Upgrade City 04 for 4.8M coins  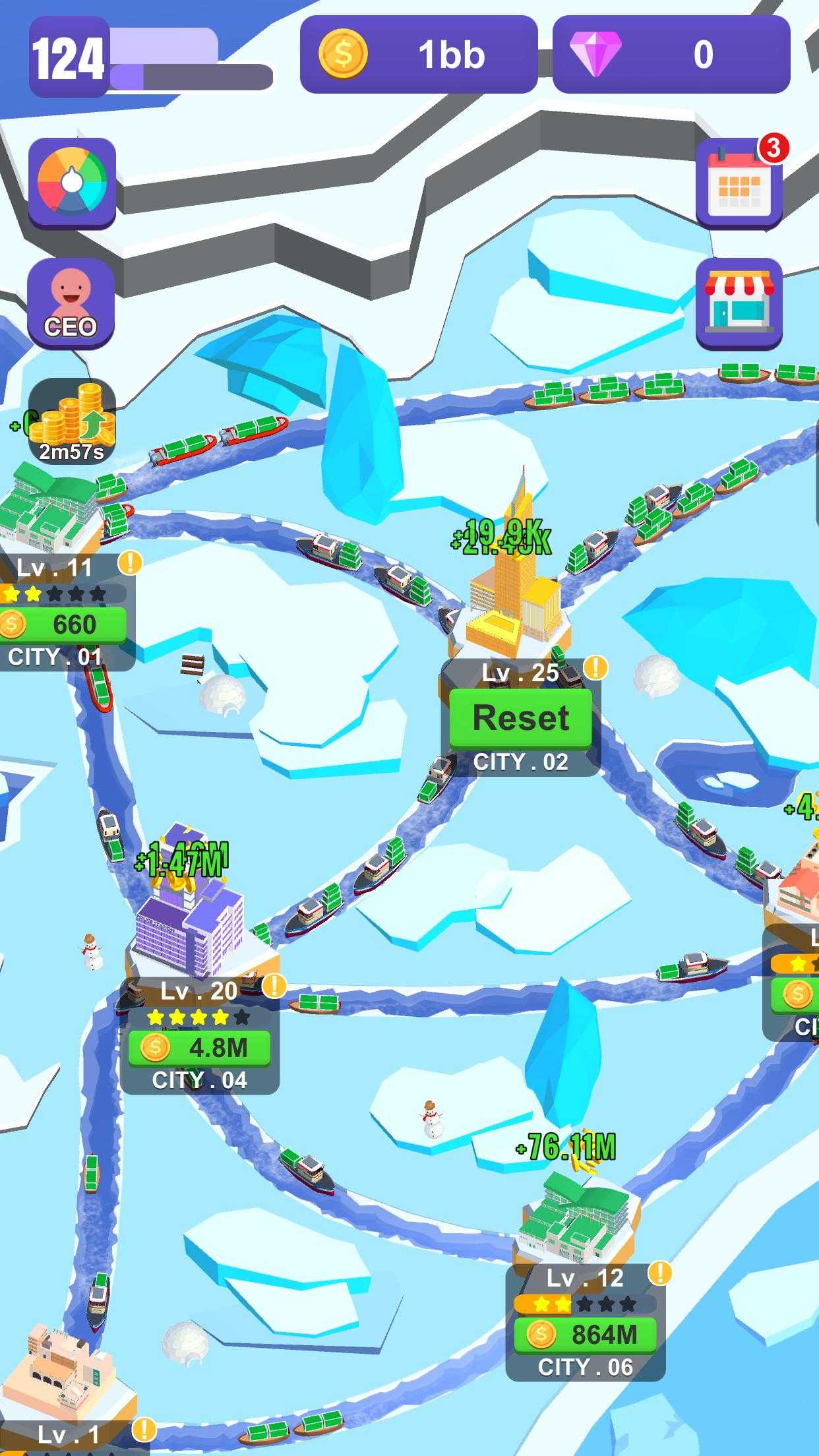coord(199,1047)
